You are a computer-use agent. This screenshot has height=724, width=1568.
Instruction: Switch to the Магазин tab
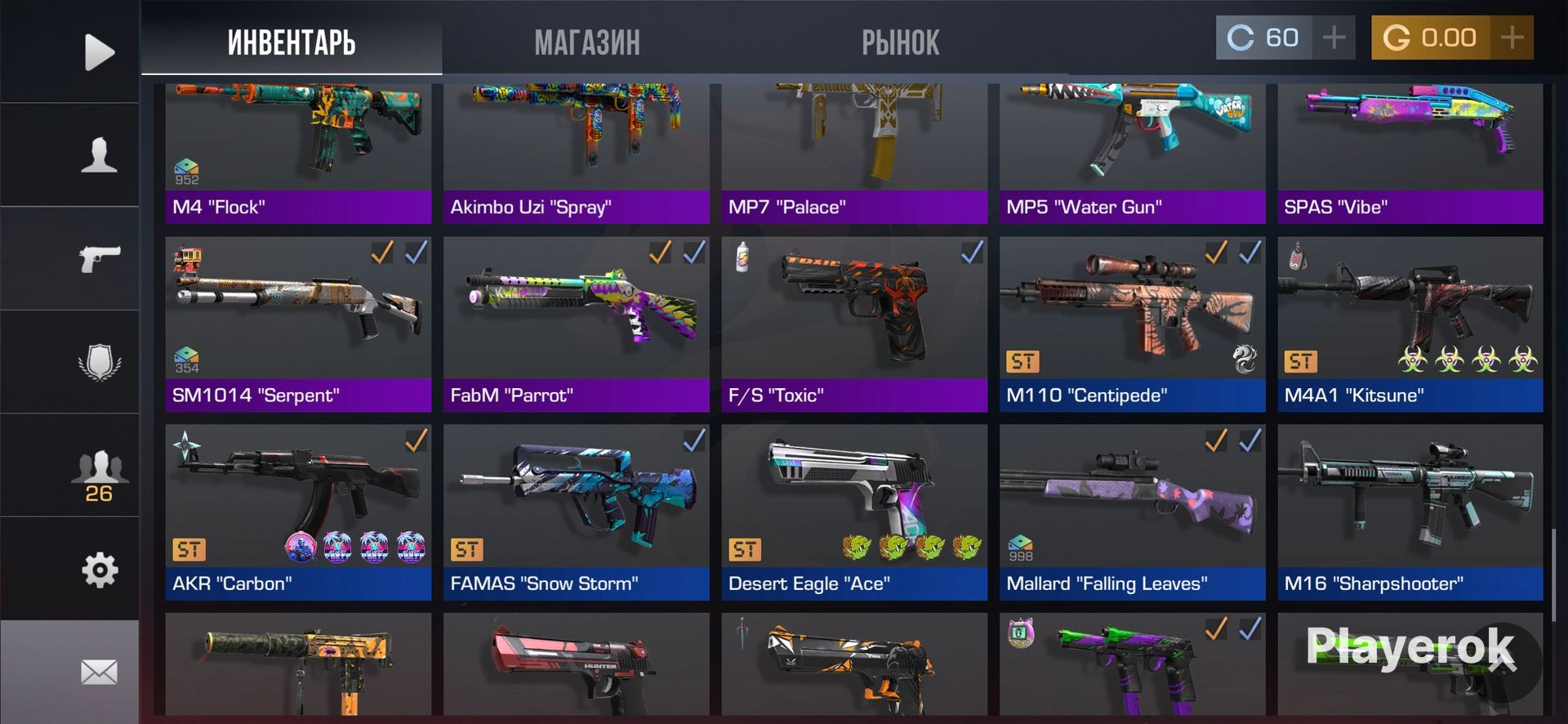[587, 42]
